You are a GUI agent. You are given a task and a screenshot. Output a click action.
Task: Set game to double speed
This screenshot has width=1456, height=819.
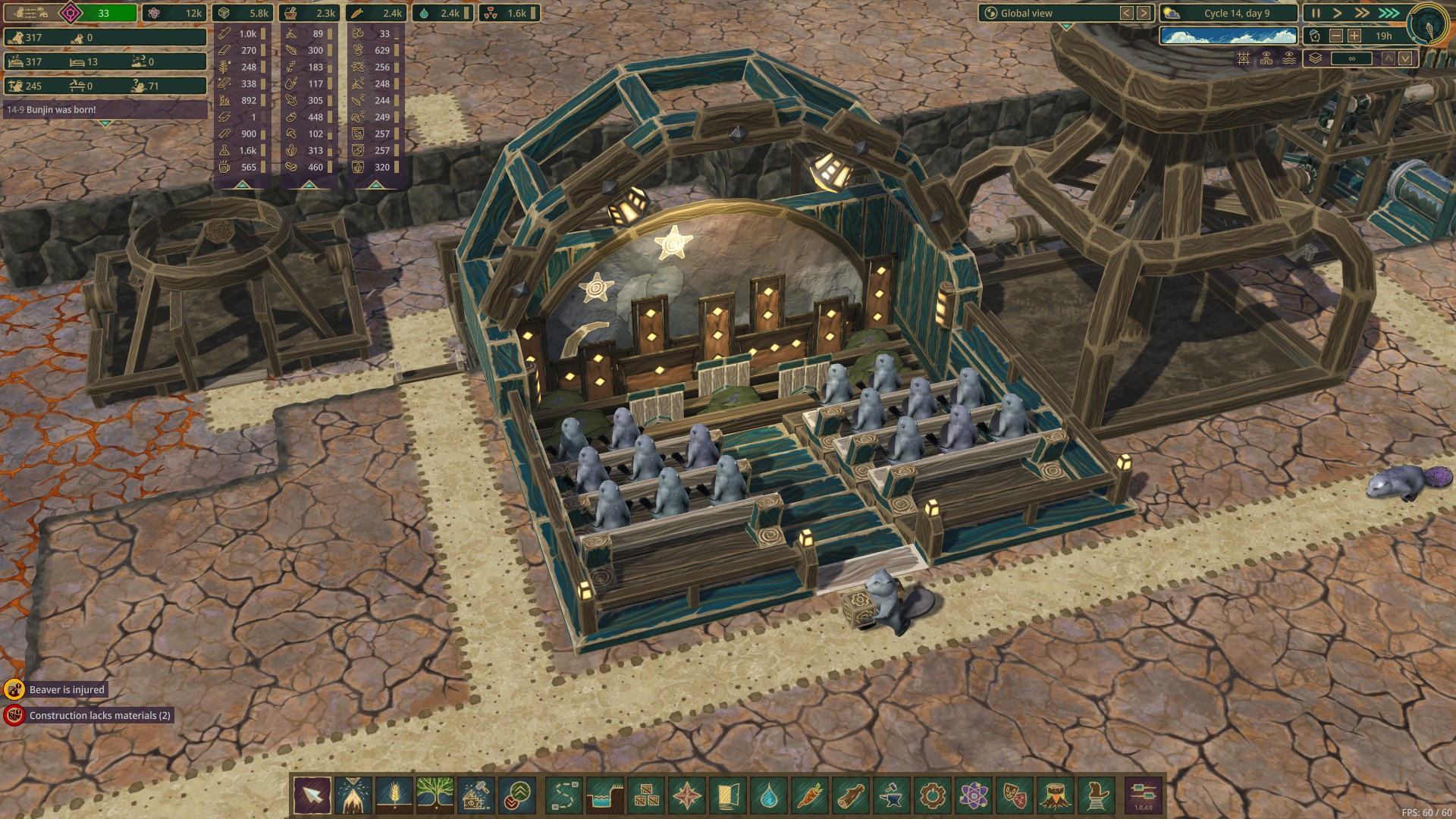(x=1362, y=13)
